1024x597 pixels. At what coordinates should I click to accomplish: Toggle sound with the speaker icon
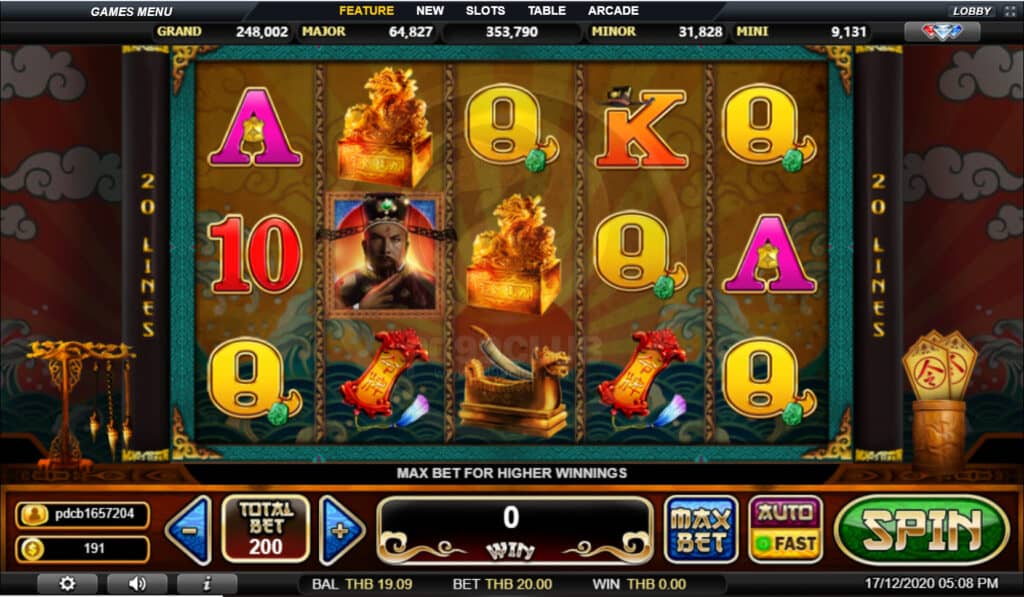[137, 583]
